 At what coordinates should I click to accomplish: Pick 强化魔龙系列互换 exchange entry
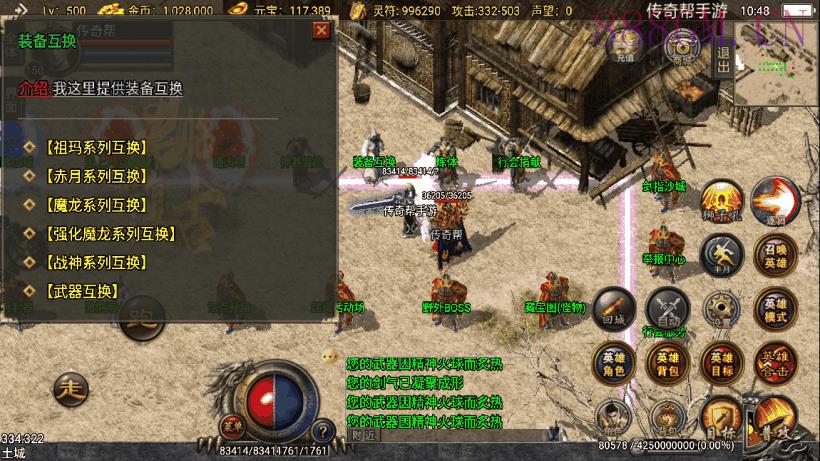click(110, 234)
